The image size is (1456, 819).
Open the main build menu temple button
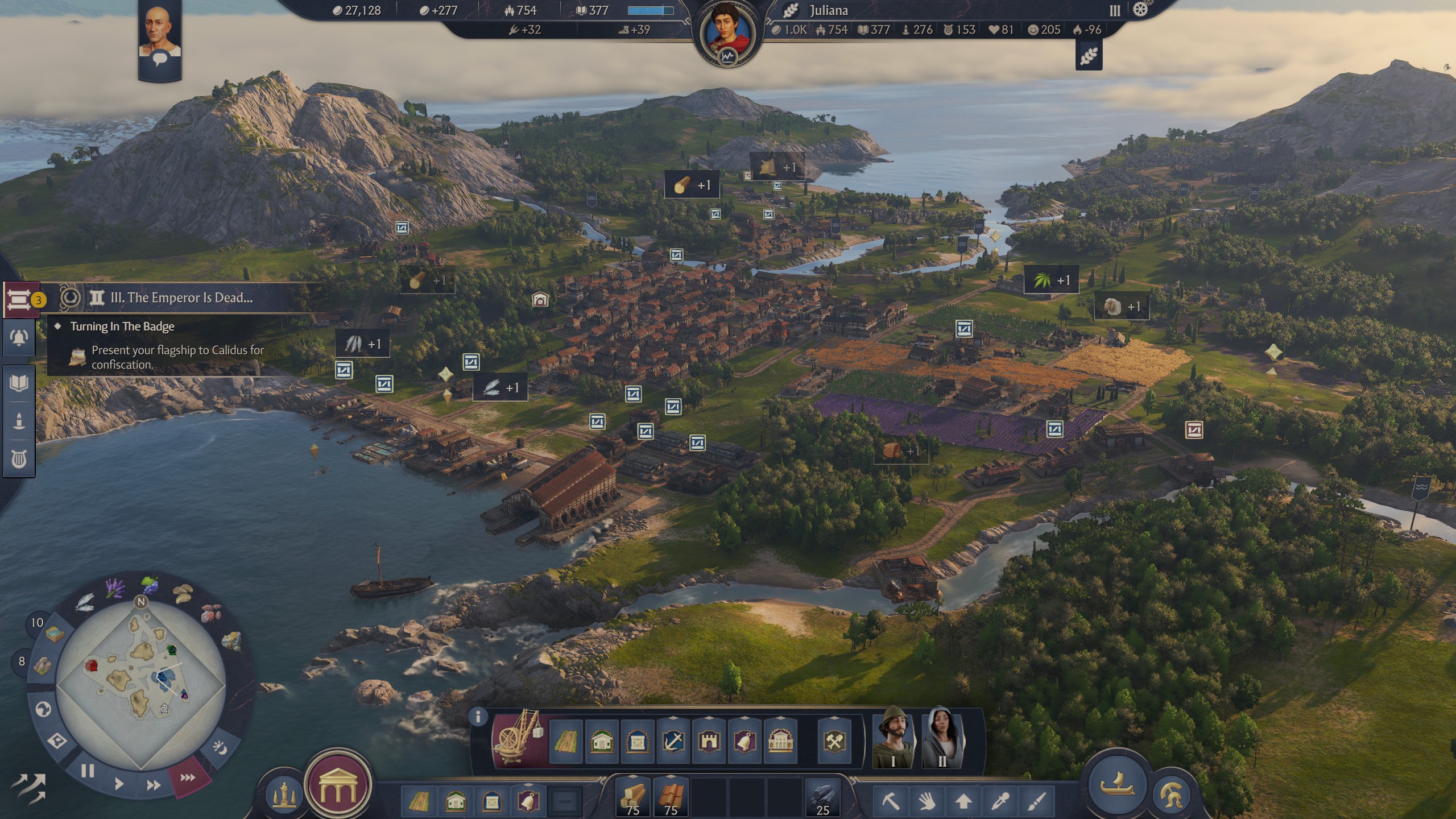338,785
